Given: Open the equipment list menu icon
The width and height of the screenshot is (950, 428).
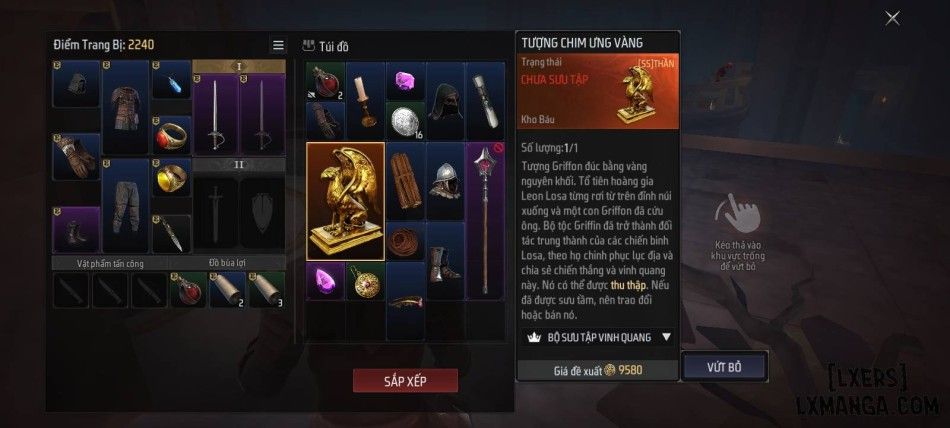Looking at the screenshot, I should (278, 45).
